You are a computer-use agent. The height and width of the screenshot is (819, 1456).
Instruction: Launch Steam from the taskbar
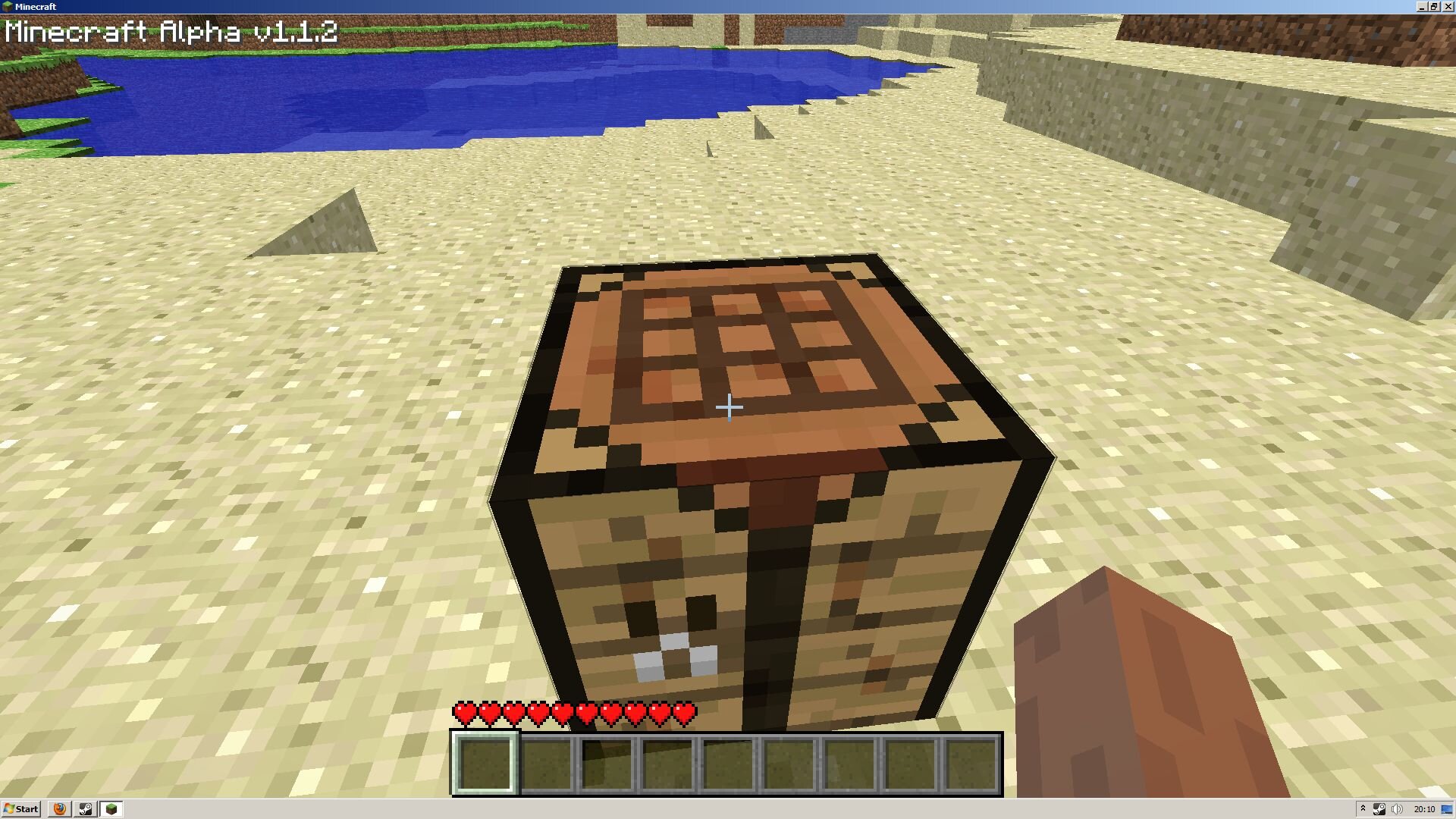click(x=86, y=808)
